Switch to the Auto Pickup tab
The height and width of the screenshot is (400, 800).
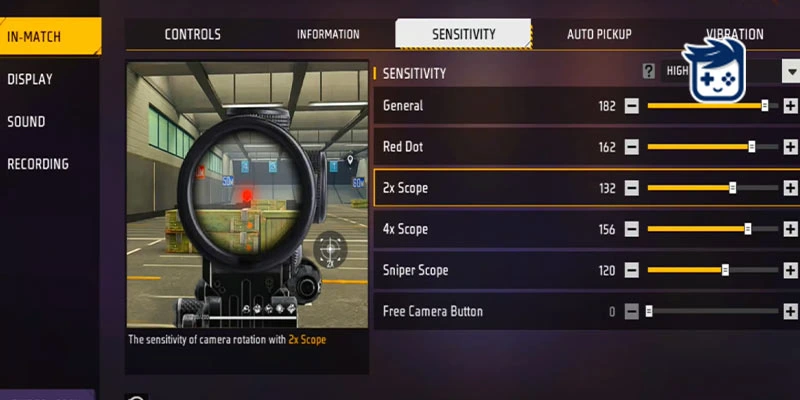(599, 34)
